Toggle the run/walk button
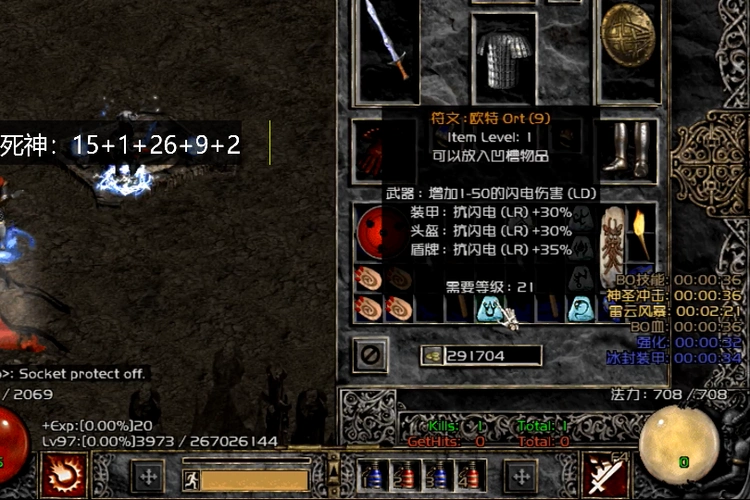 (189, 479)
